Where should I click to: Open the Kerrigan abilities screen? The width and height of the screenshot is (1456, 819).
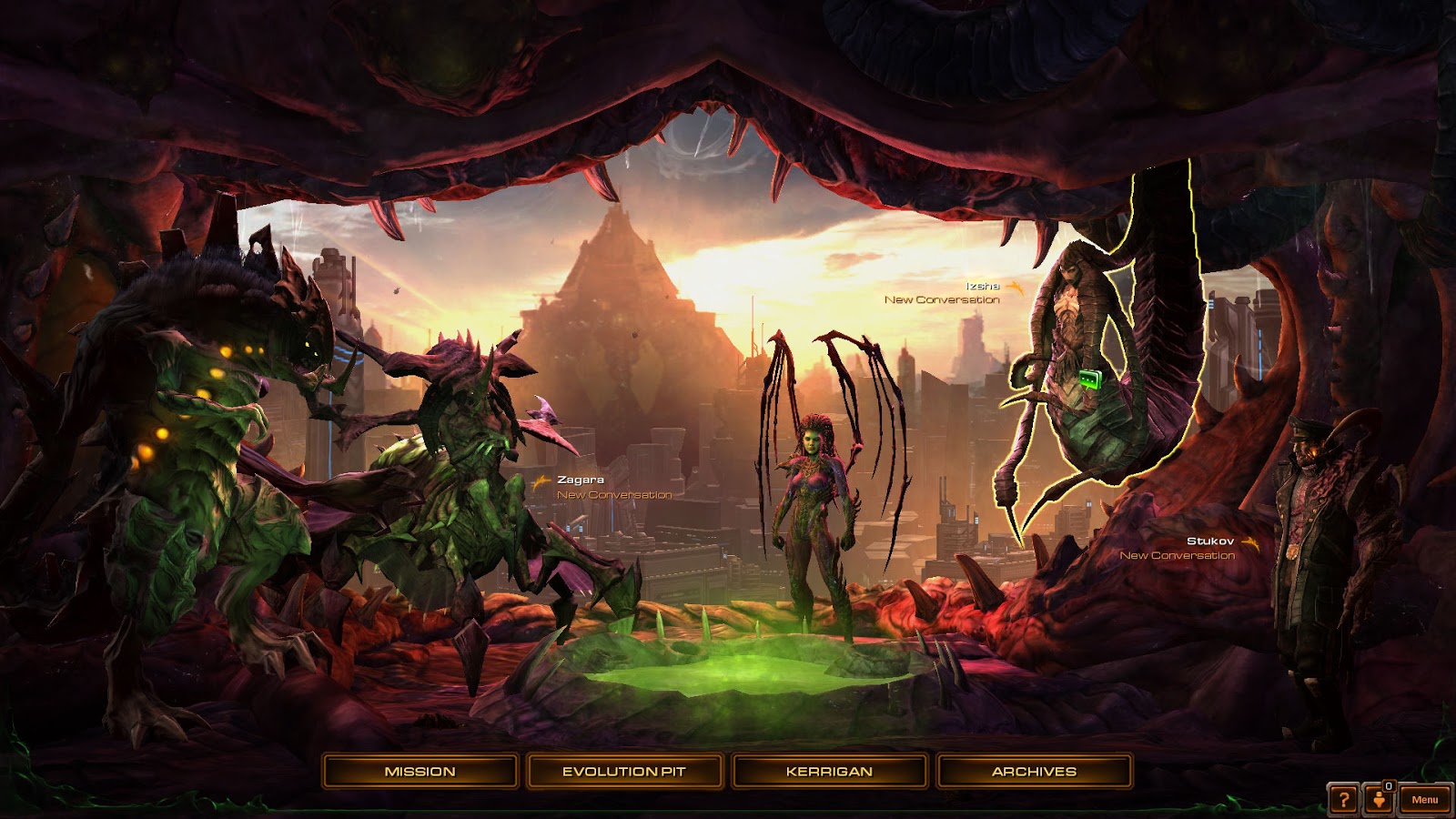coord(829,772)
